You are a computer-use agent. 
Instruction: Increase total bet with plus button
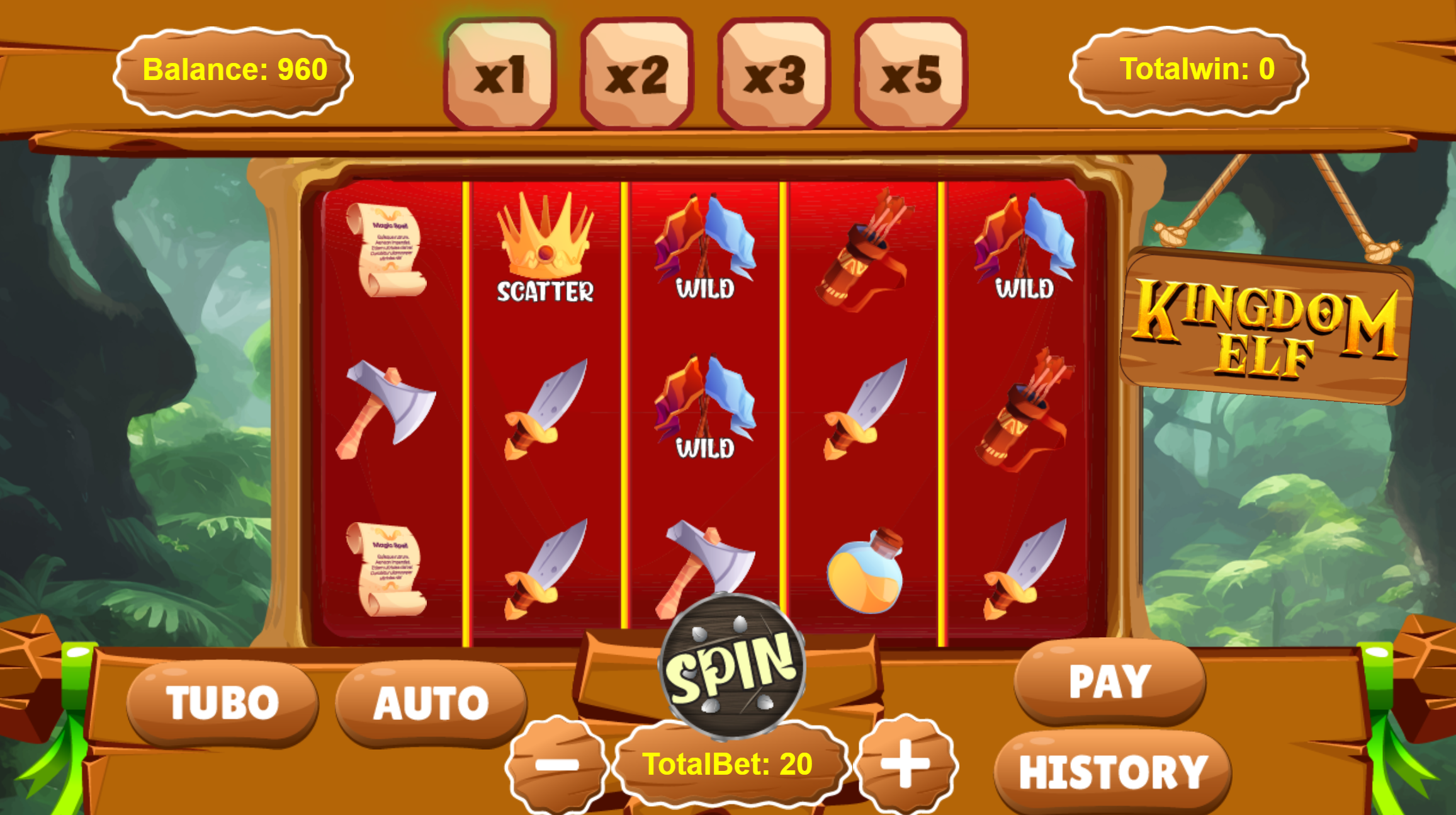click(x=906, y=763)
